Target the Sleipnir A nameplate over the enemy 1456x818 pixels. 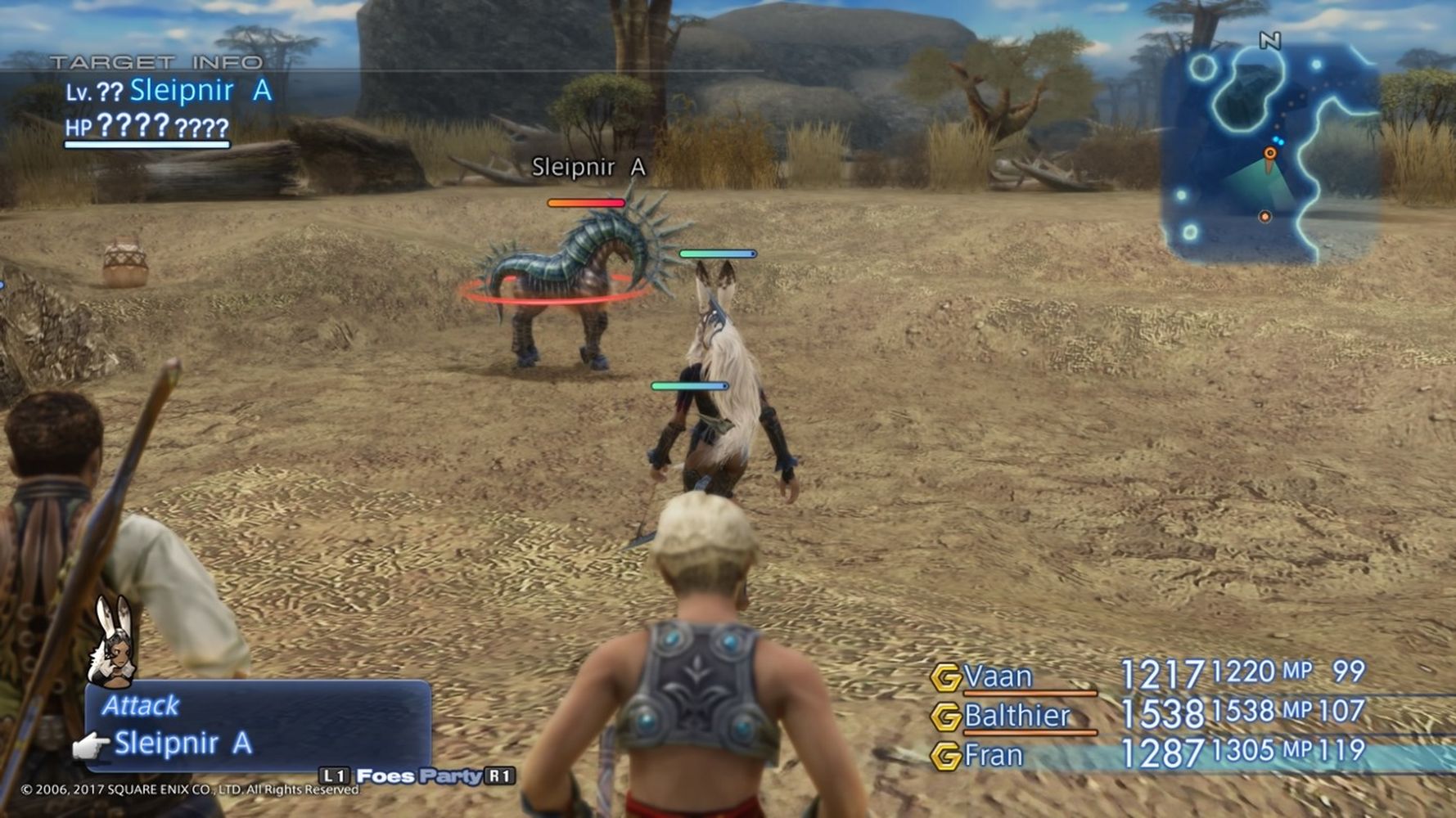(588, 167)
